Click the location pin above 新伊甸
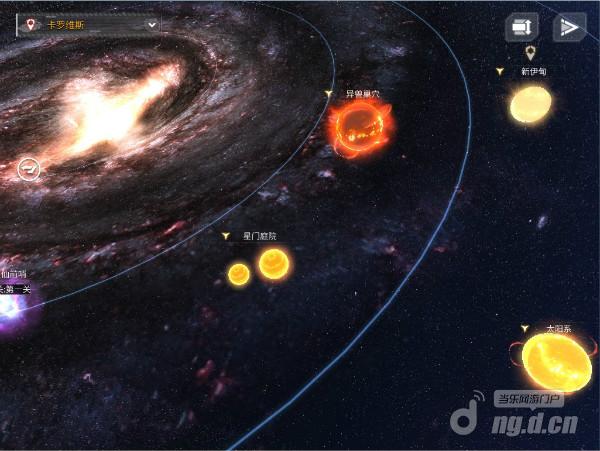This screenshot has height=451, width=600. click(531, 52)
